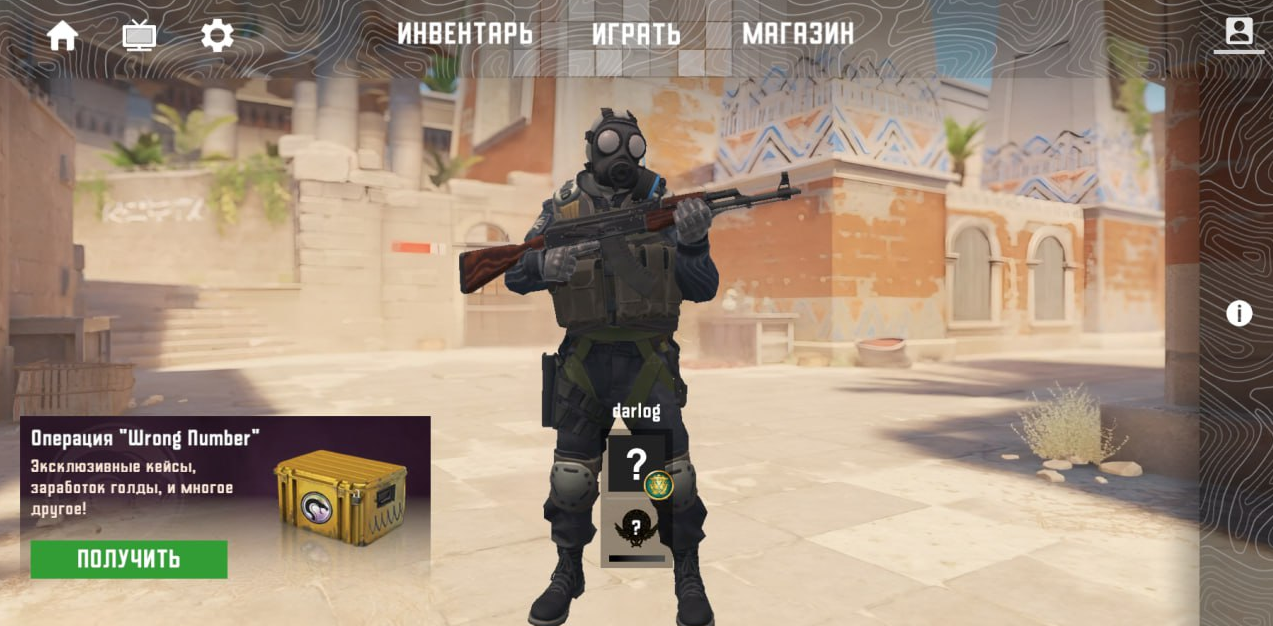Screen dimensions: 1273x626
Task: Open the МАГАЗИН tab
Action: (x=798, y=34)
